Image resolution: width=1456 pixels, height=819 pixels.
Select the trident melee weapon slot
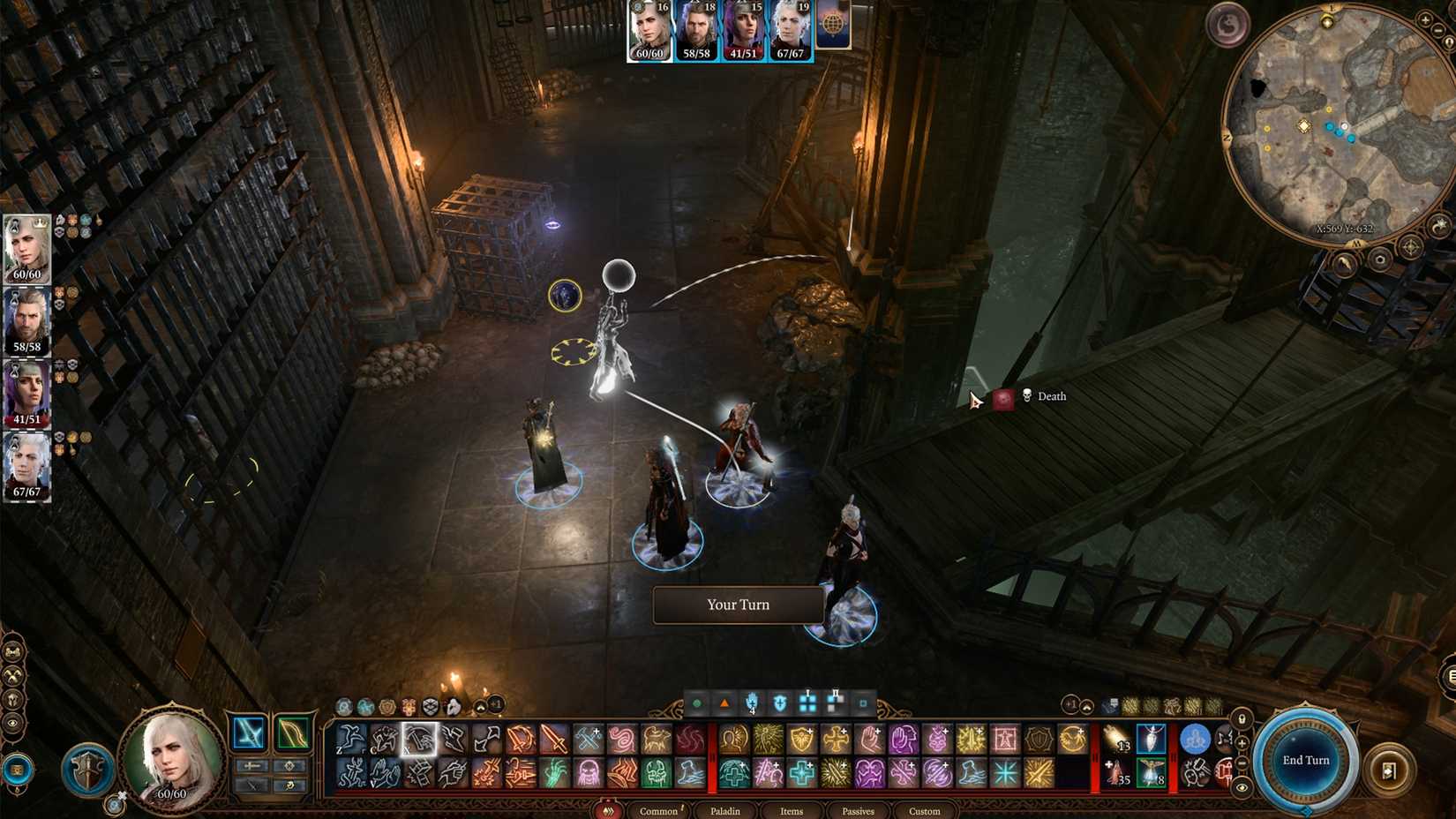point(250,733)
